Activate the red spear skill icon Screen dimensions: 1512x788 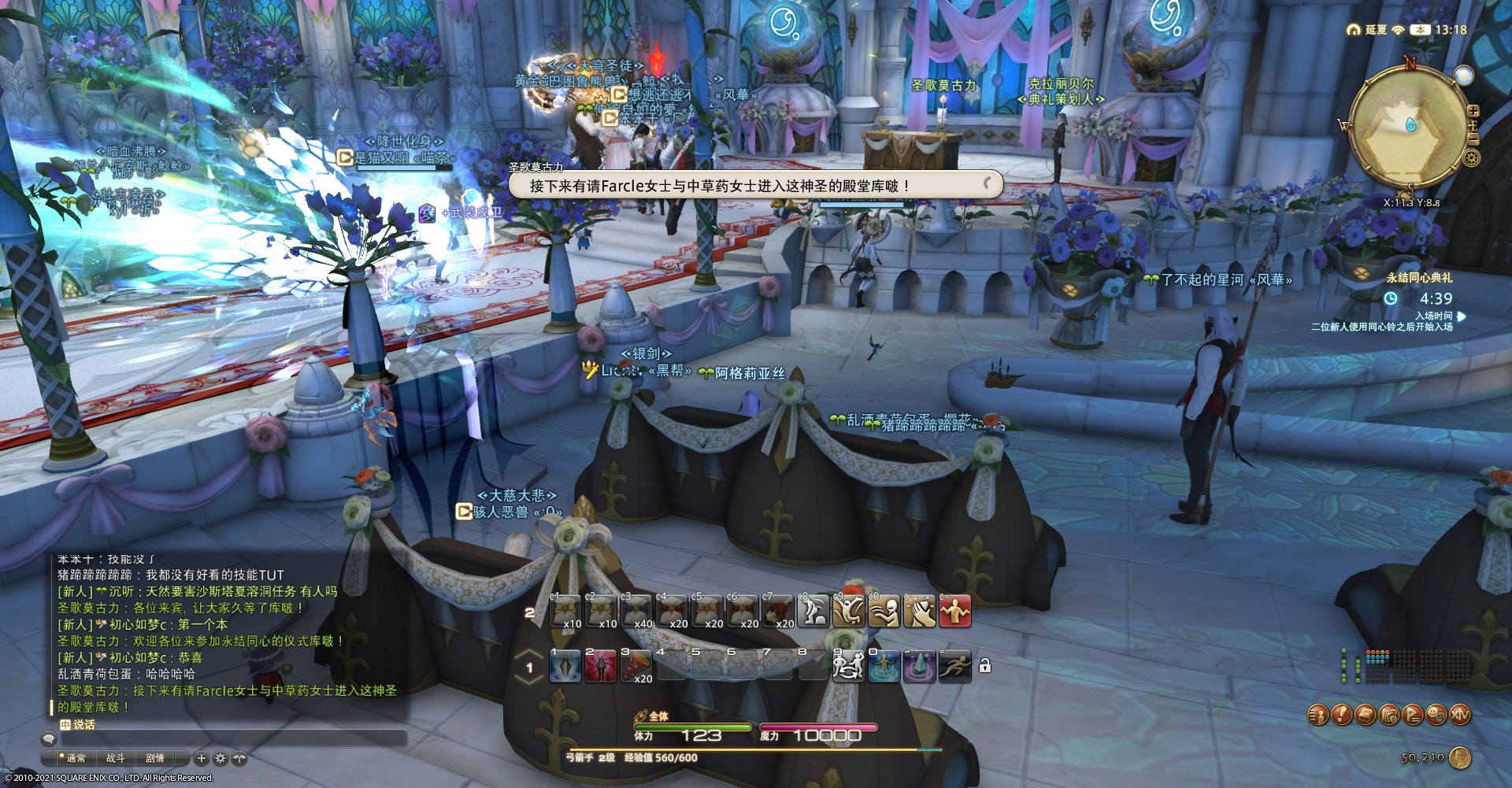tap(600, 666)
